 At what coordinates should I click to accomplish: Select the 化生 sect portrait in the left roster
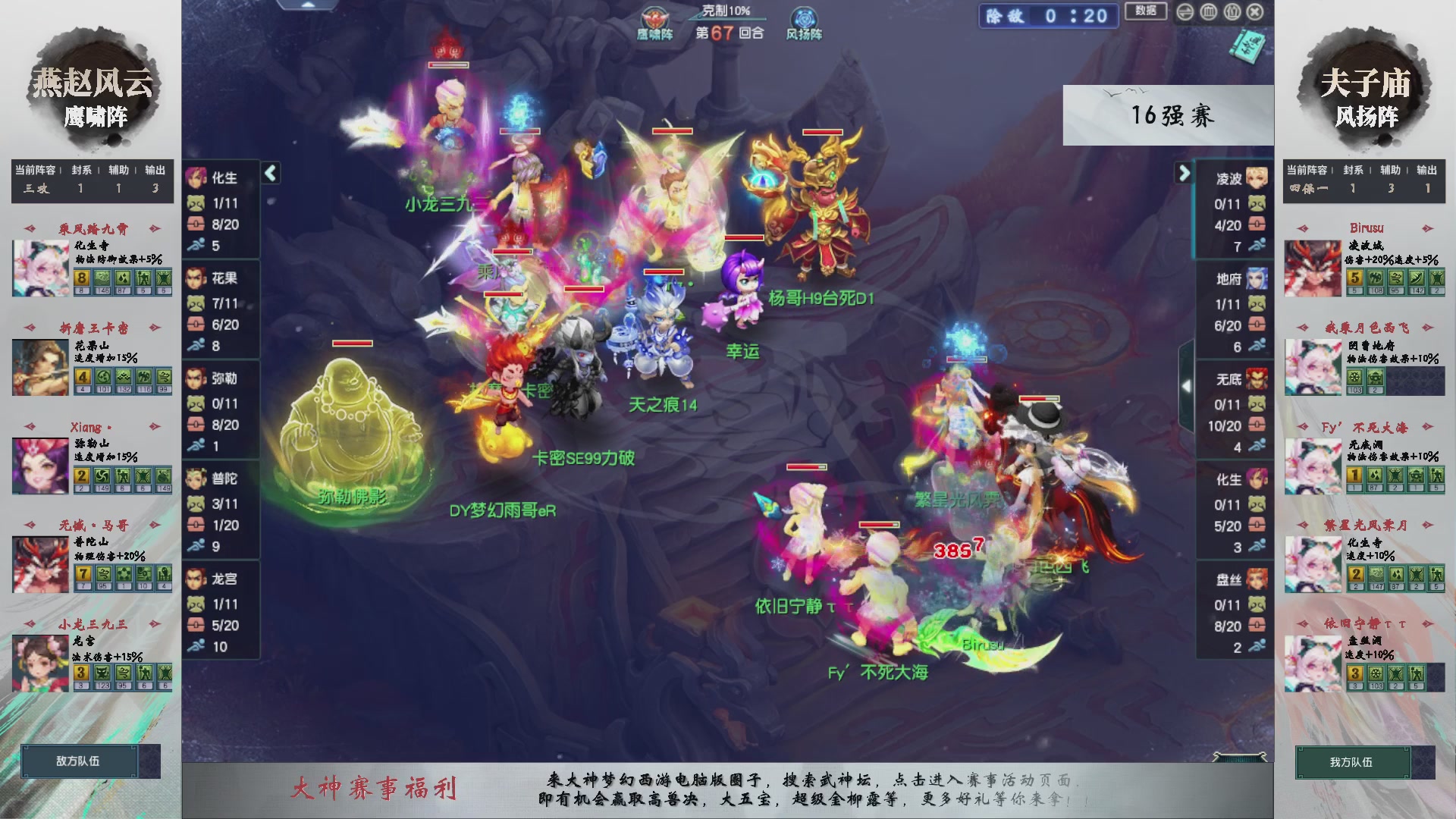coord(199,177)
